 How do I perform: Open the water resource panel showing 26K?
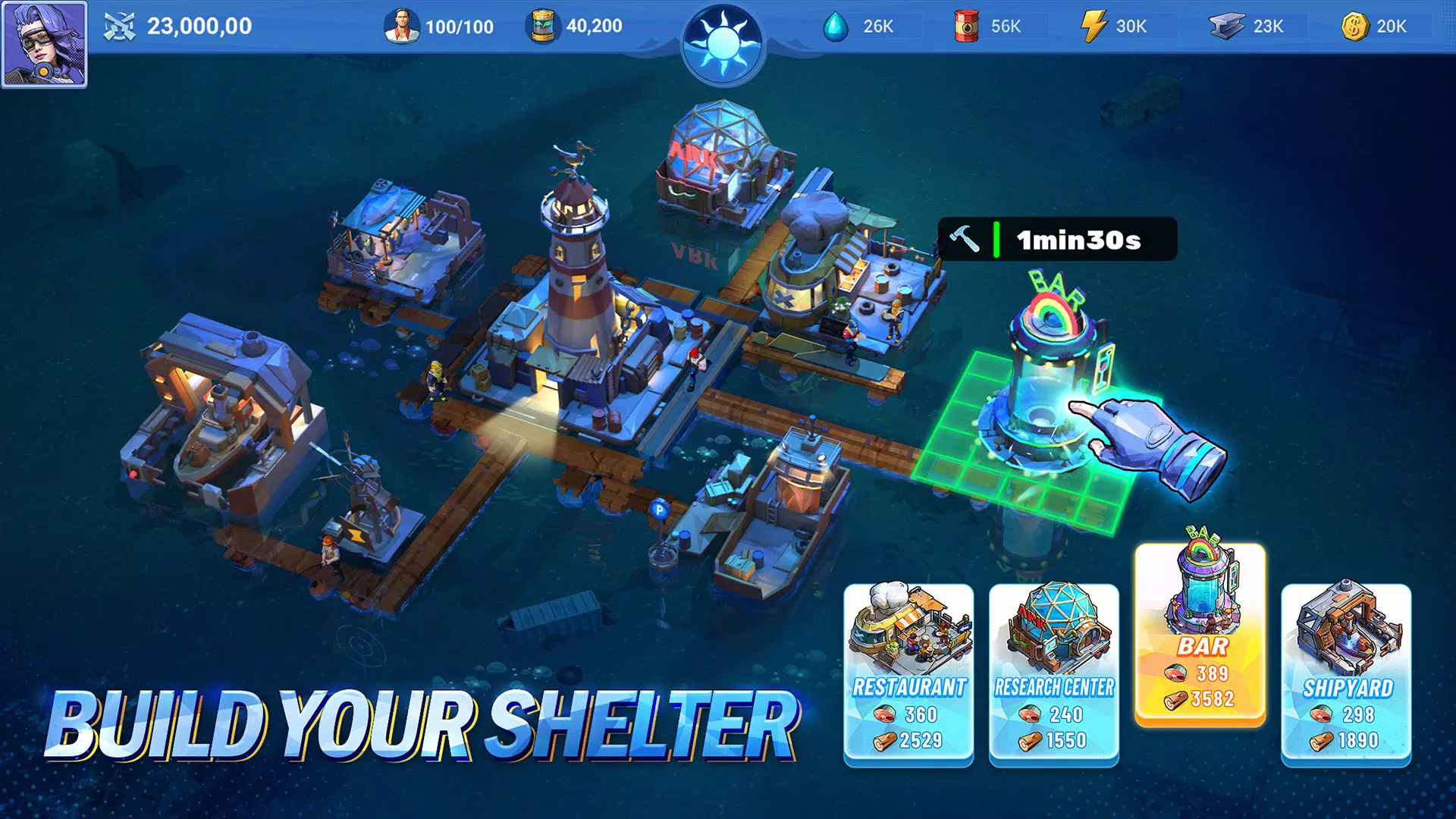tap(836, 26)
